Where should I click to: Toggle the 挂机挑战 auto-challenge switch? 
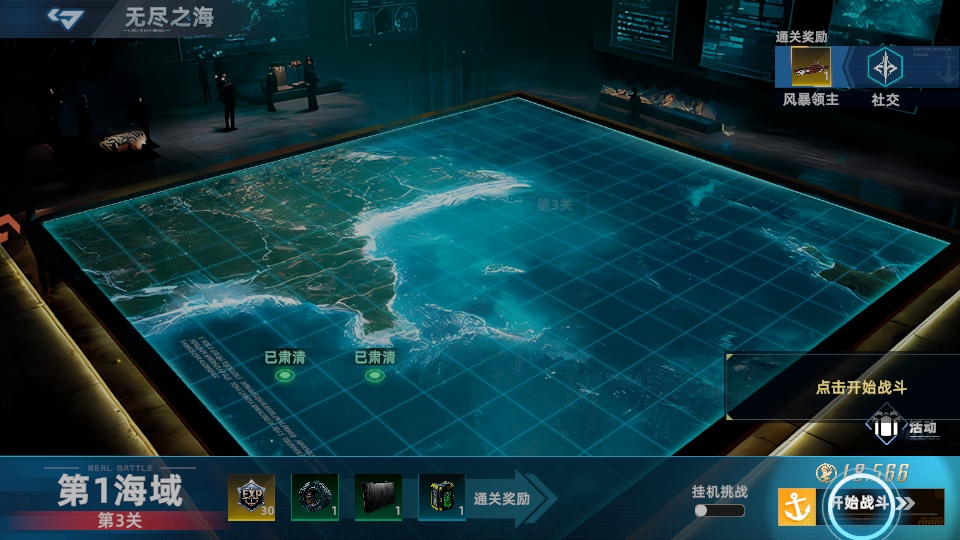click(x=719, y=510)
